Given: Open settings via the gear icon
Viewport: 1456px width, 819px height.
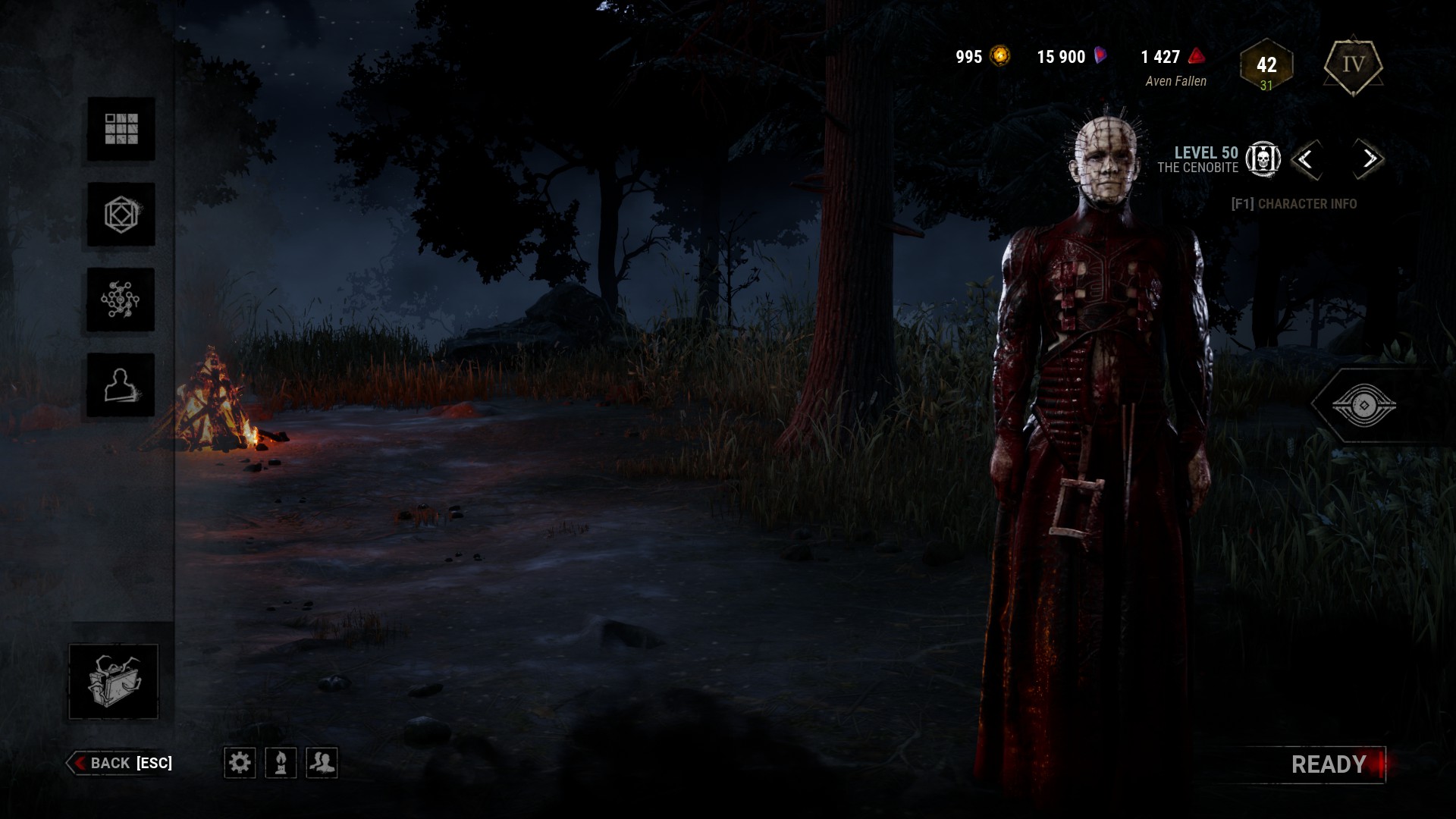Looking at the screenshot, I should pos(240,762).
